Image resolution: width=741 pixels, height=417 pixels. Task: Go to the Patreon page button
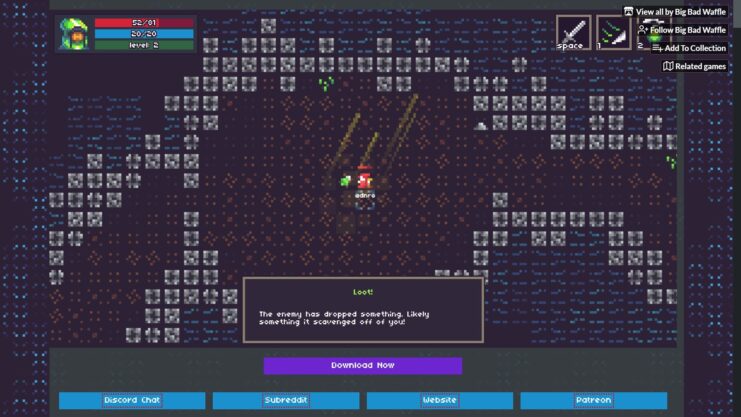tap(594, 400)
